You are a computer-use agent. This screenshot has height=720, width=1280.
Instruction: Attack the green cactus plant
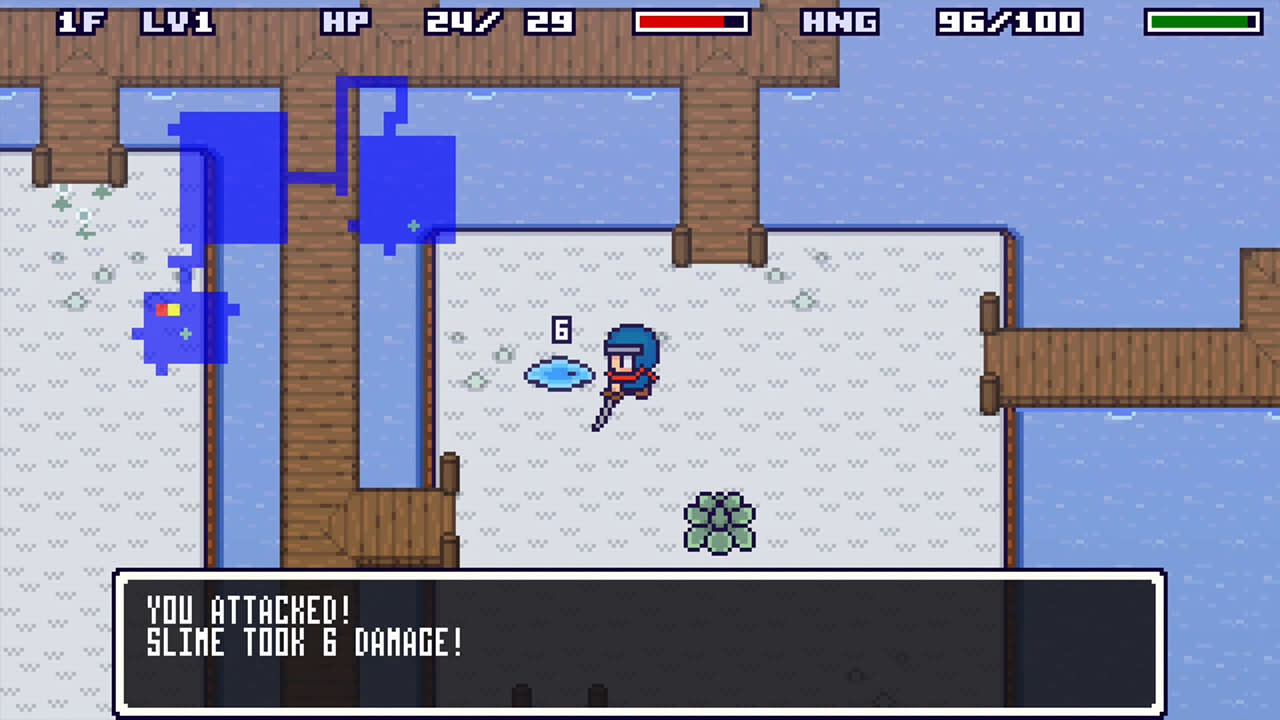(718, 523)
